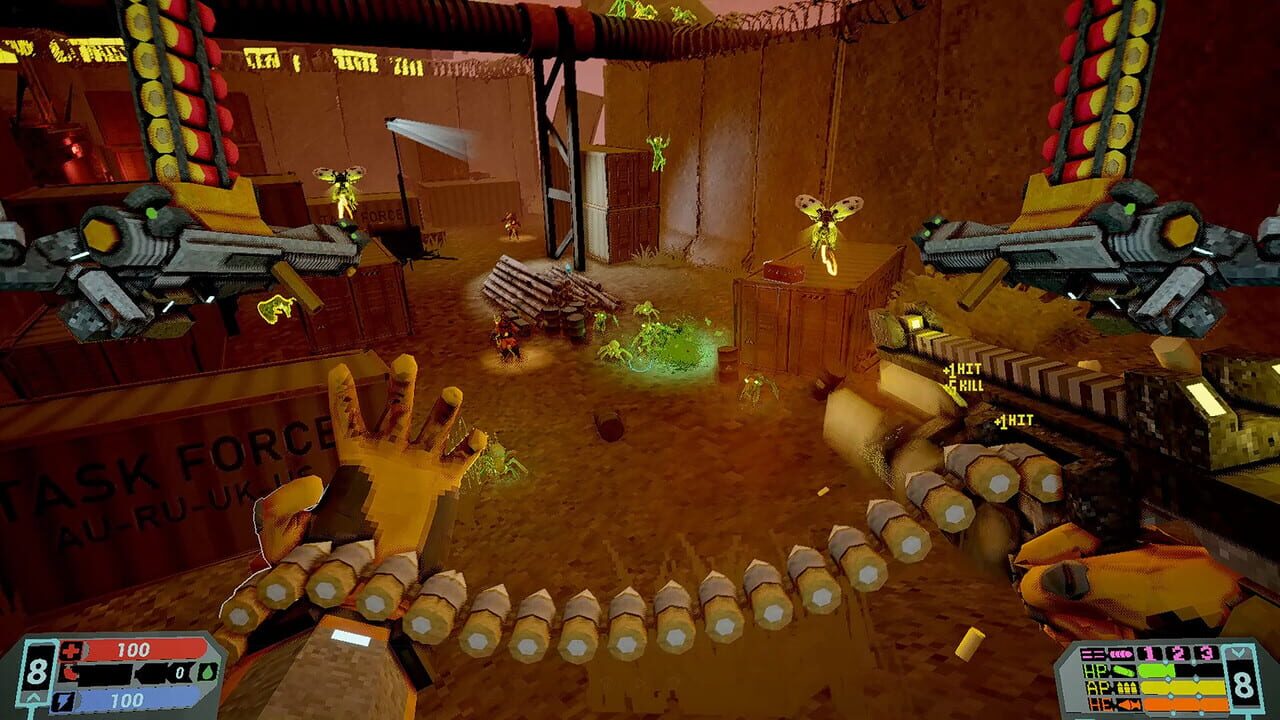Click the red health cross icon
1280x720 pixels.
pyautogui.click(x=72, y=650)
